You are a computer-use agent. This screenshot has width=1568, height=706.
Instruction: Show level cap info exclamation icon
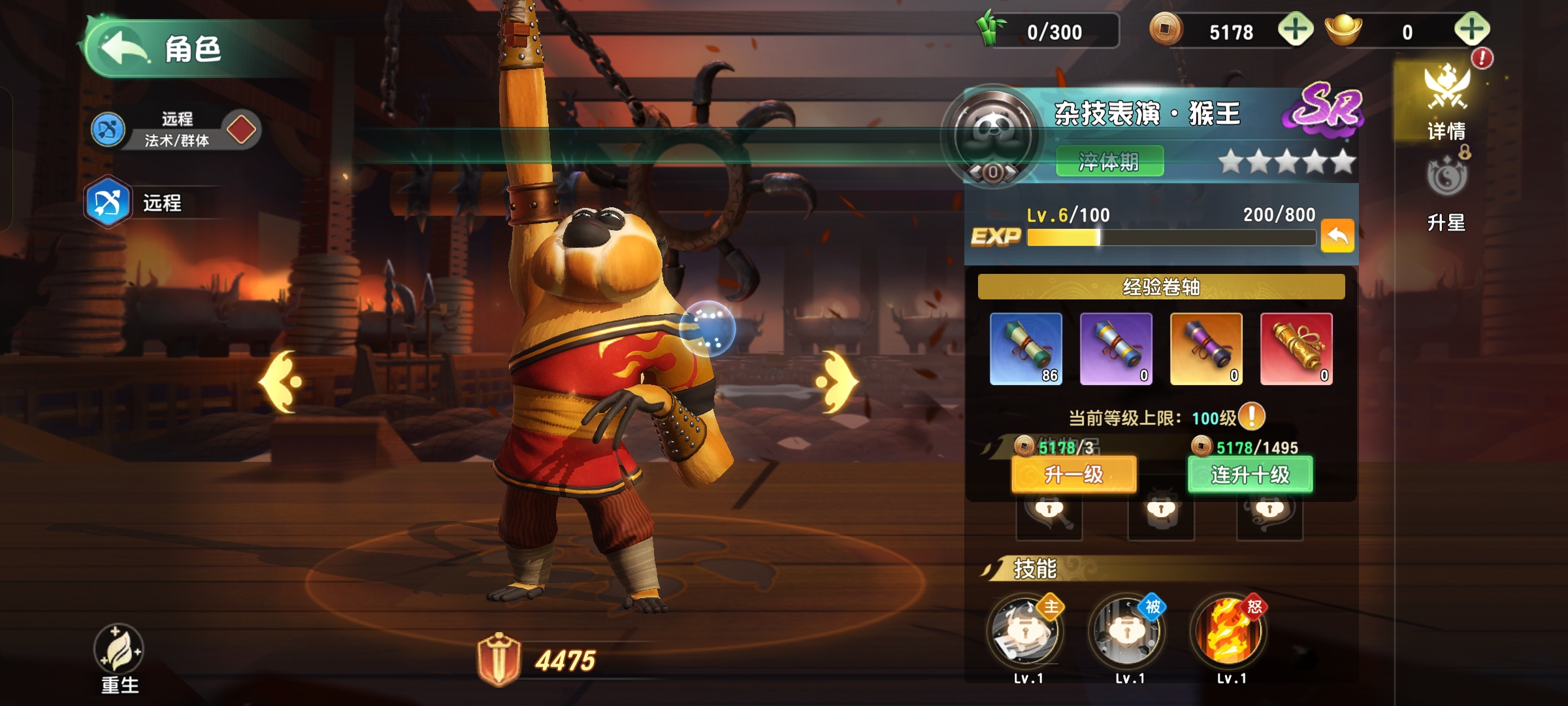pos(1252,416)
